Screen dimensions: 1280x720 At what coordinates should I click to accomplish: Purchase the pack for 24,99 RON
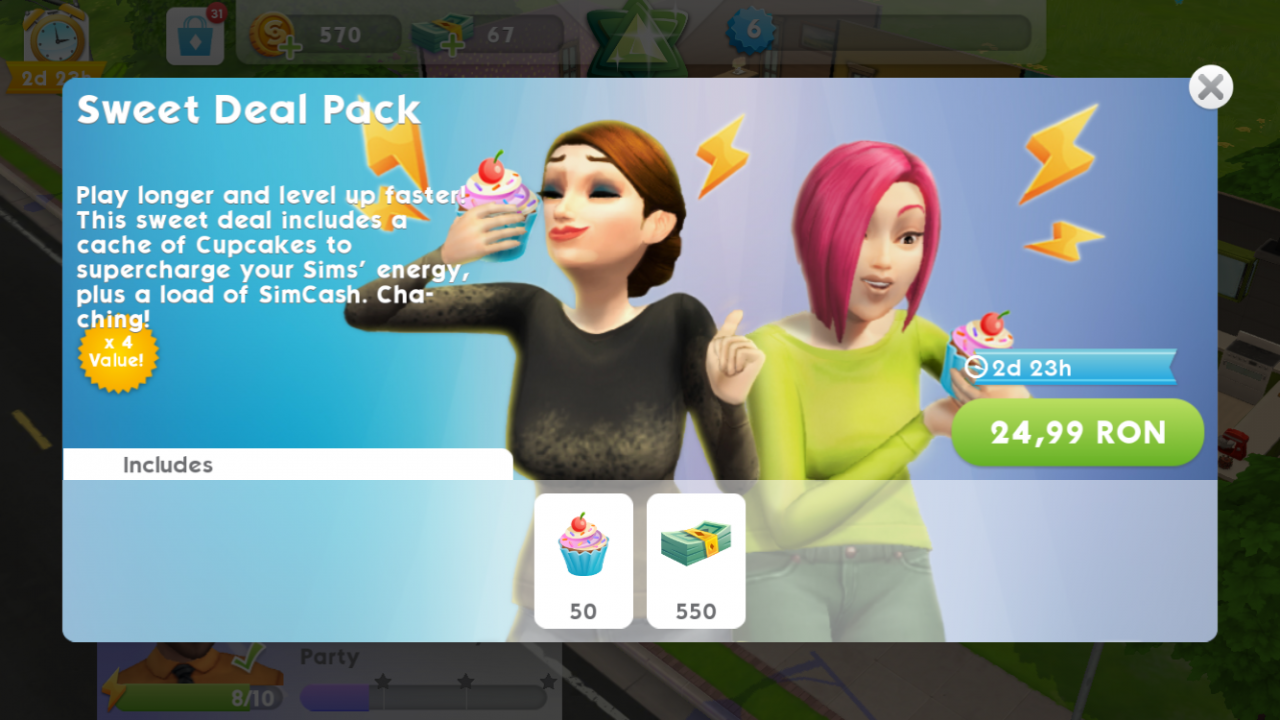(x=1077, y=432)
